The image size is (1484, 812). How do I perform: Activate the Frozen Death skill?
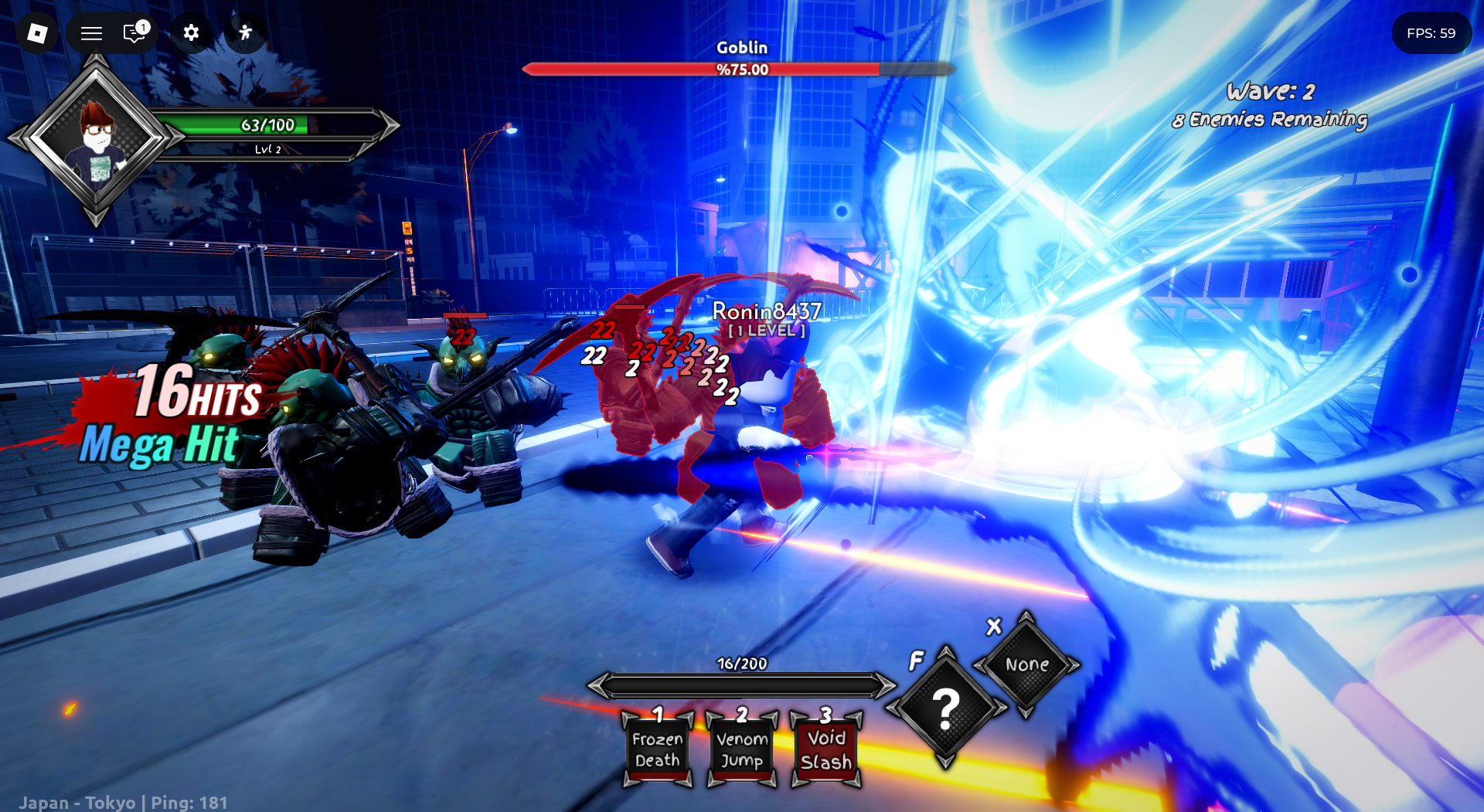pyautogui.click(x=657, y=749)
